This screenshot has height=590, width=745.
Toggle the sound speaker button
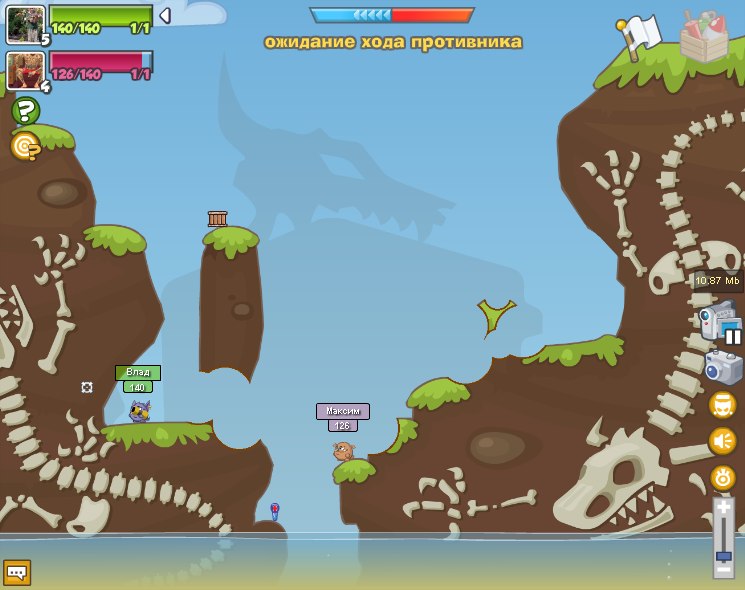pyautogui.click(x=722, y=440)
